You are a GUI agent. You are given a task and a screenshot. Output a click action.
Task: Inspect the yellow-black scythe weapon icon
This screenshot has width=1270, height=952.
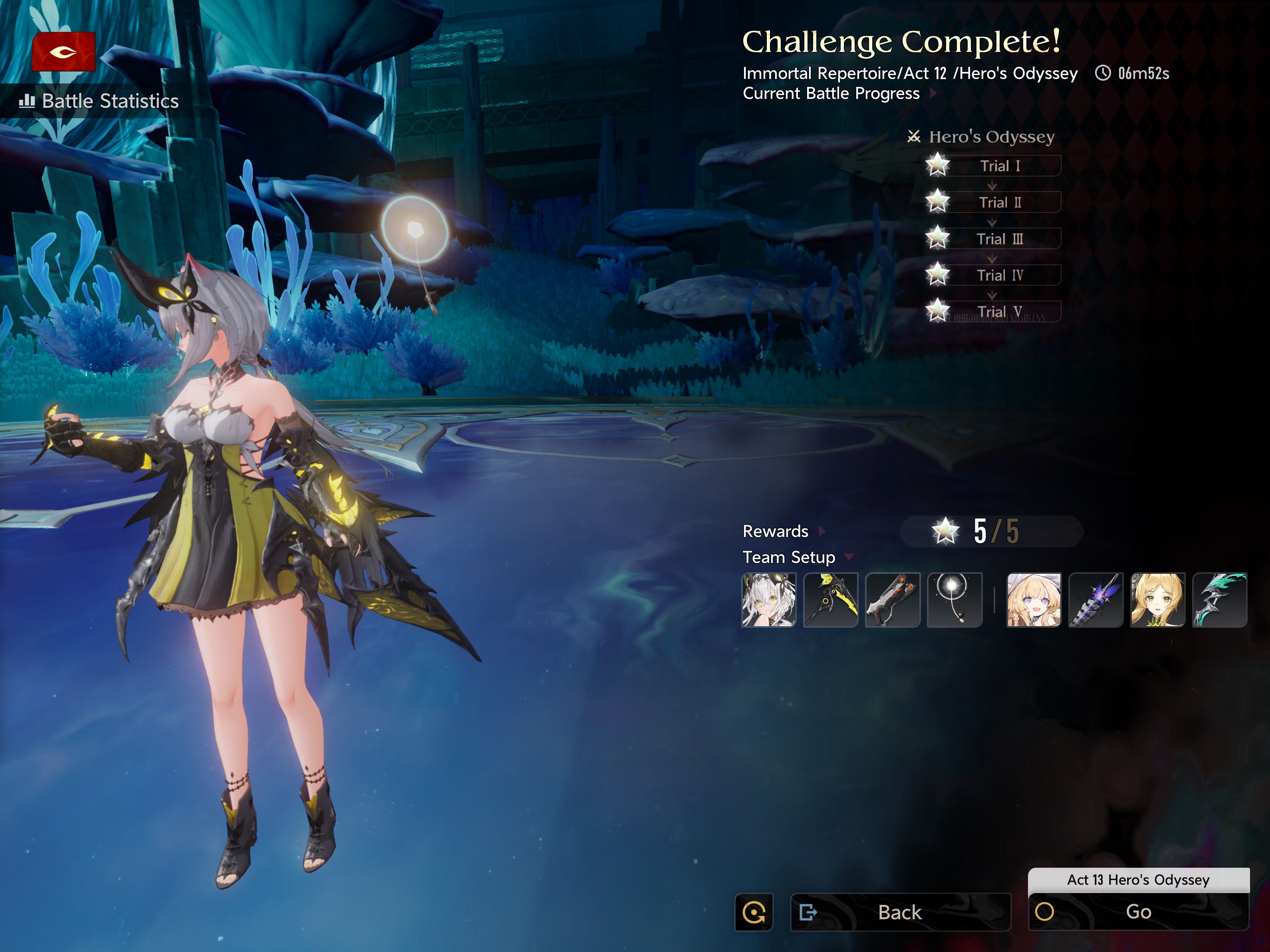(830, 600)
